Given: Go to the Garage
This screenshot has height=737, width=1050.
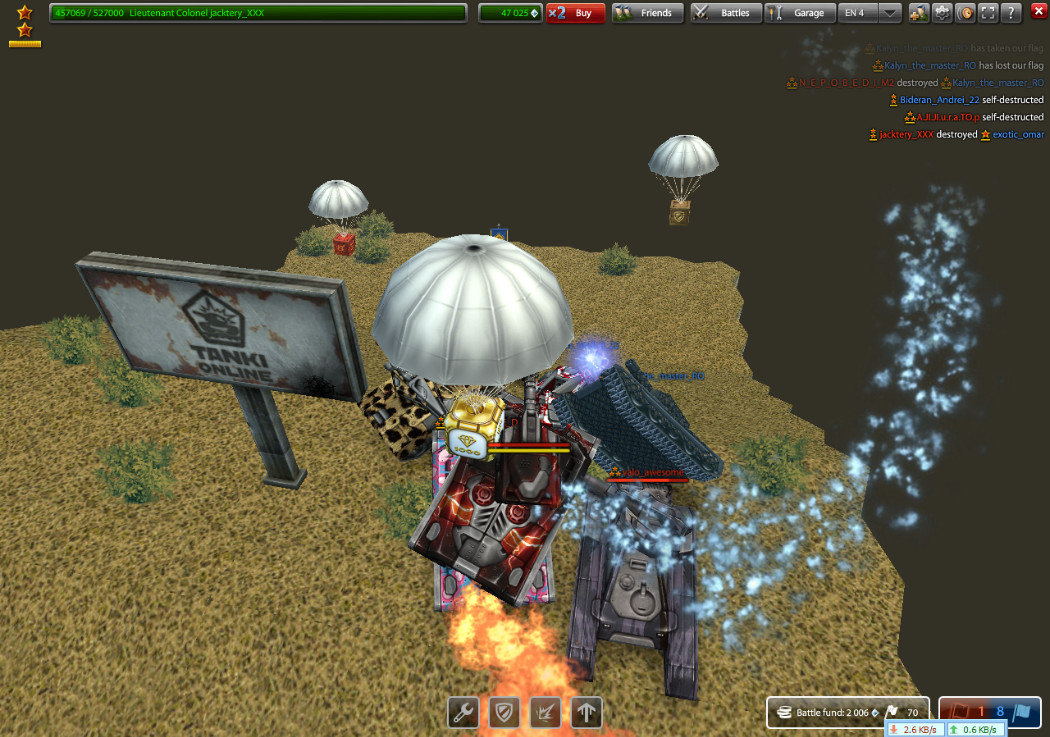Looking at the screenshot, I should (799, 13).
